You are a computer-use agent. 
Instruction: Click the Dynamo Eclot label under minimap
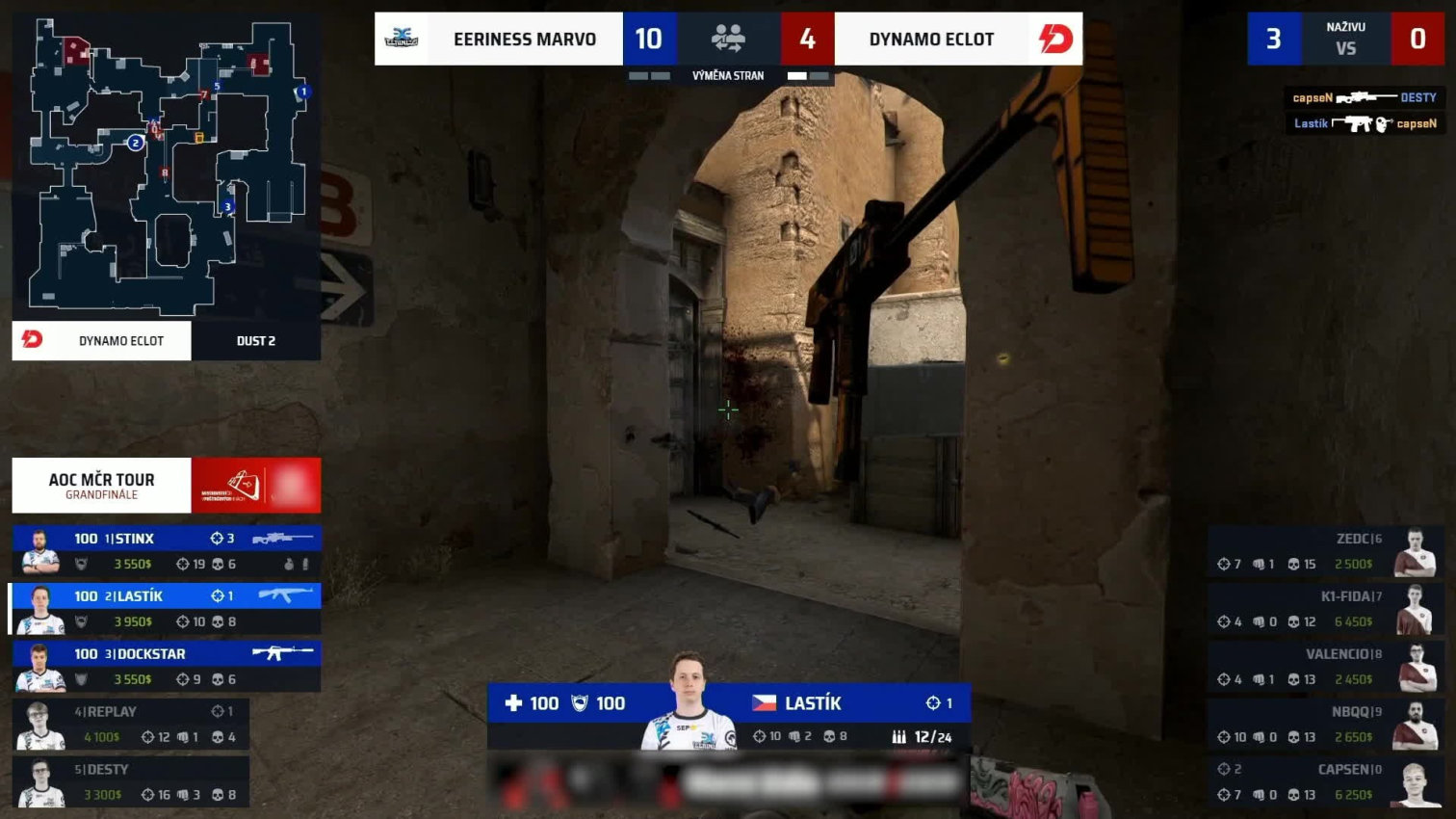coord(102,340)
